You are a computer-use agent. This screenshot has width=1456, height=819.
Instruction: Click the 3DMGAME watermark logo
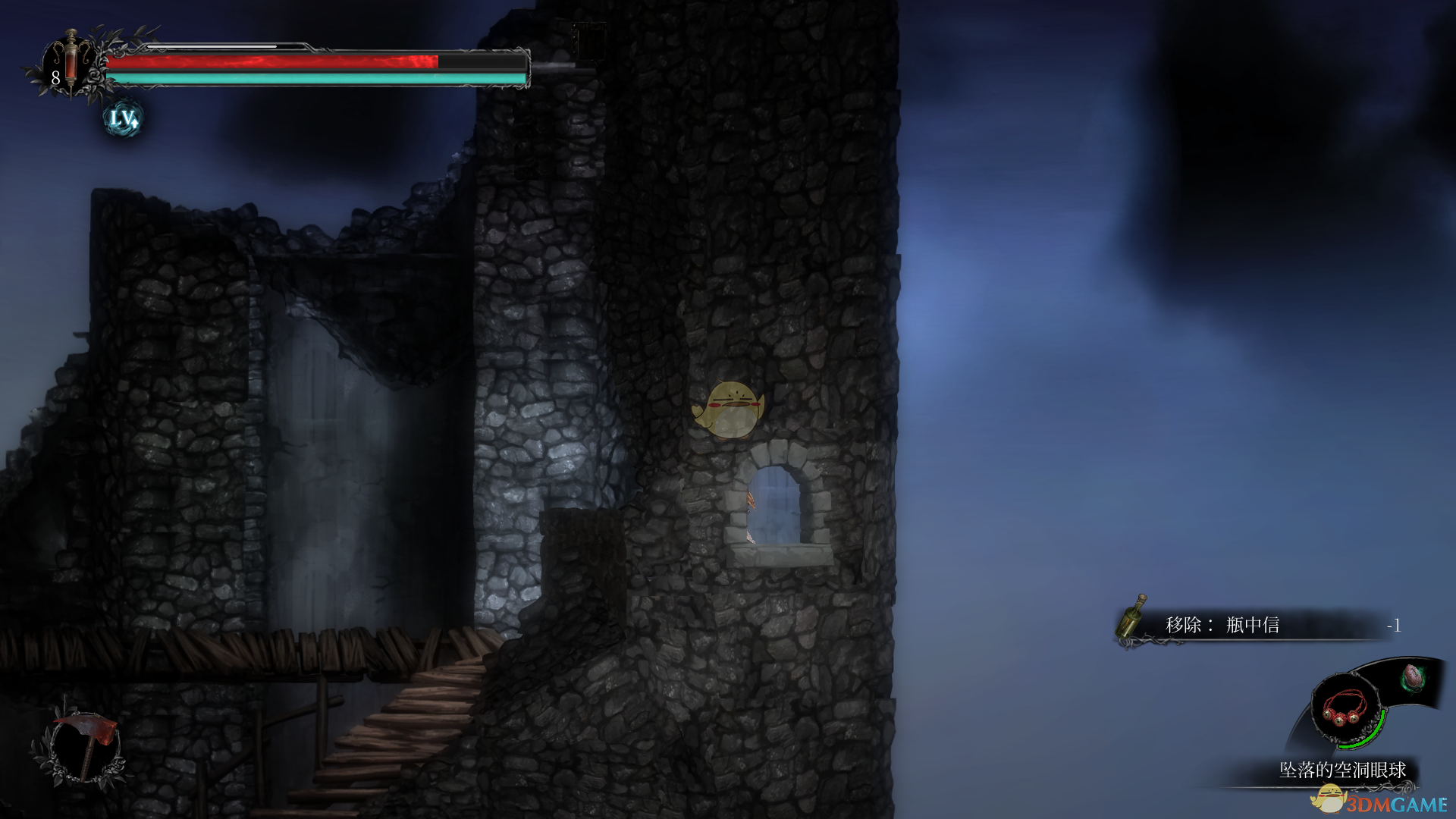click(1382, 802)
